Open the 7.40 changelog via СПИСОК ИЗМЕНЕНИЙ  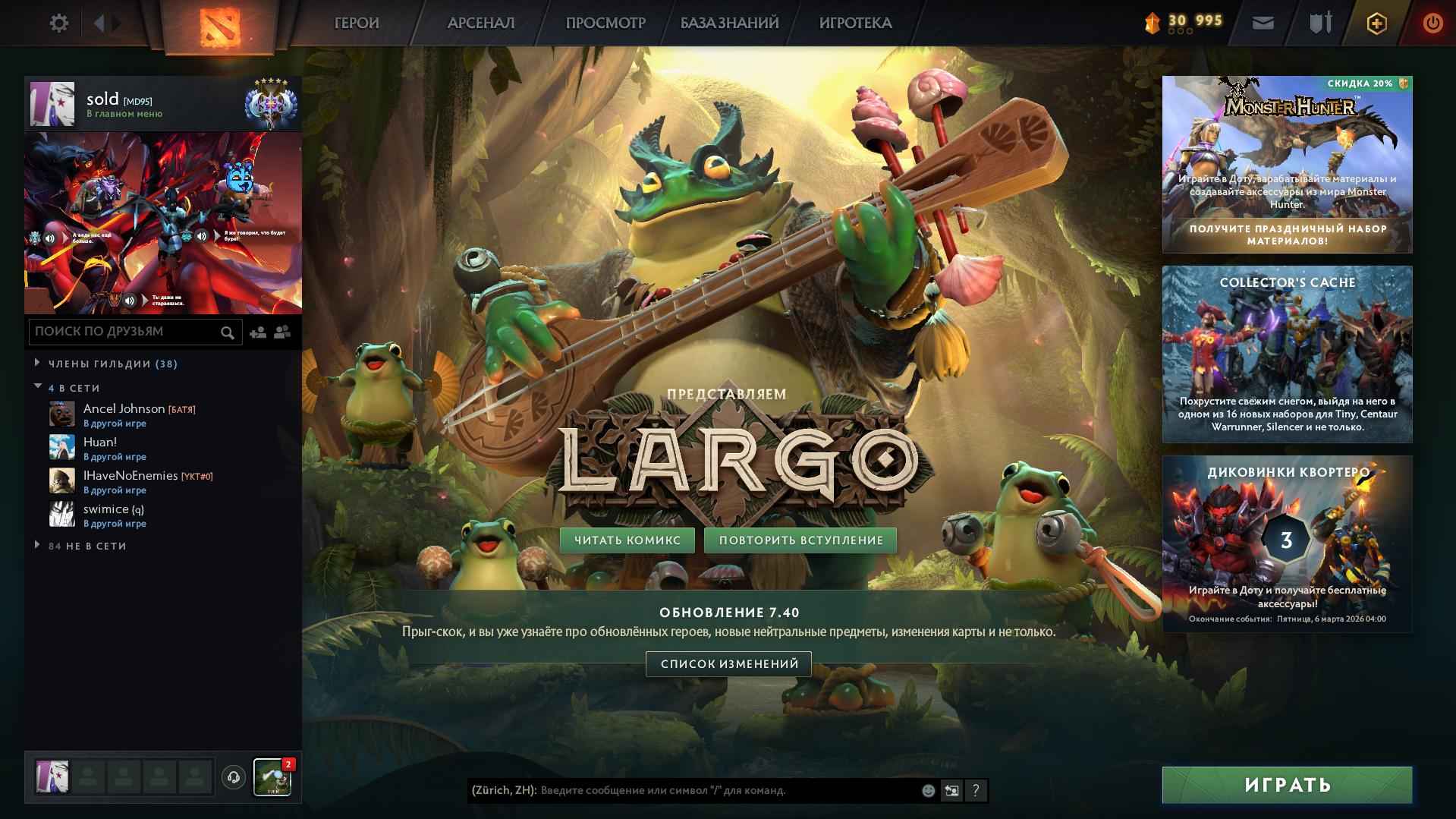pos(729,663)
